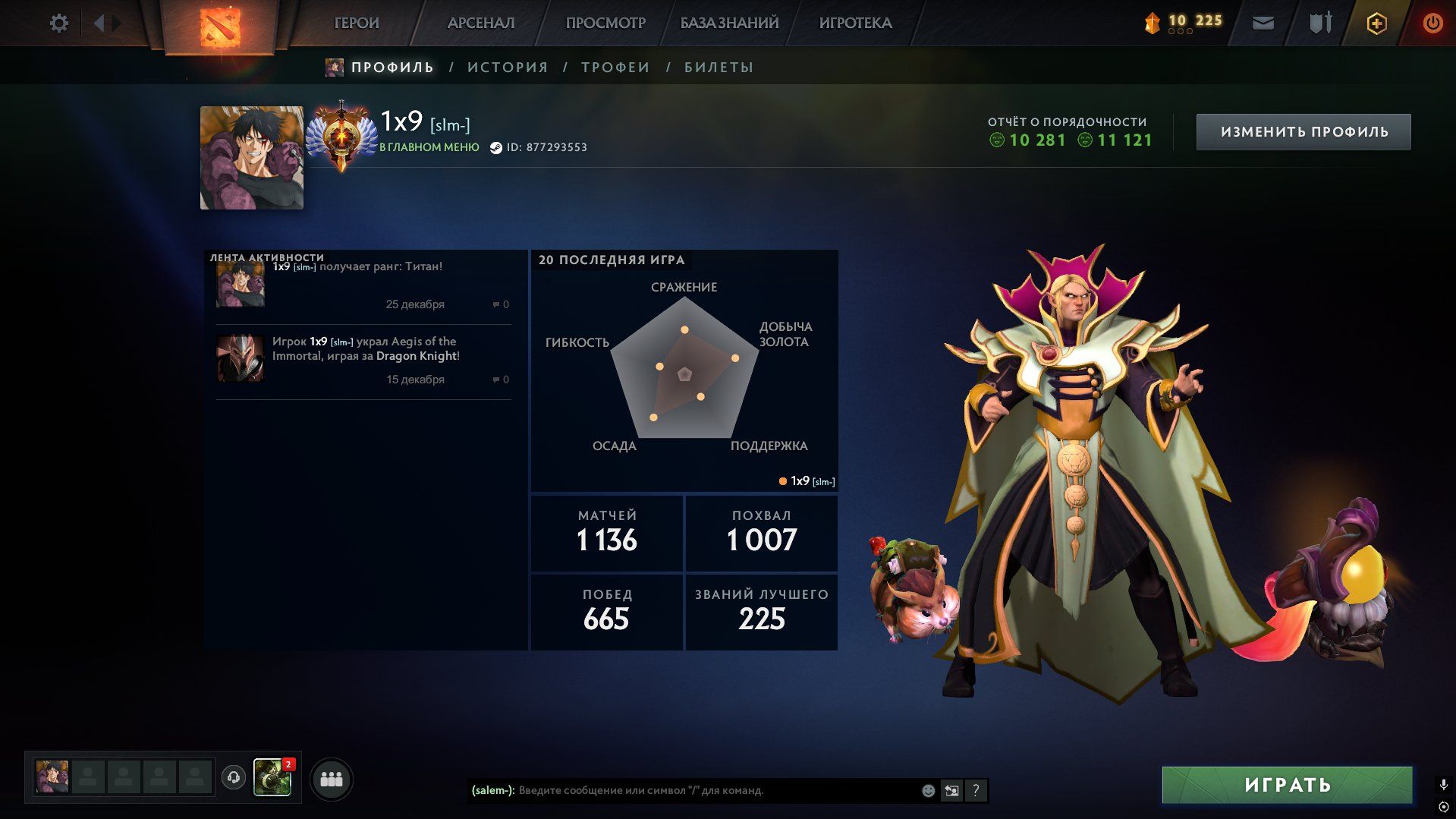Focus the chat message input field

713,791
